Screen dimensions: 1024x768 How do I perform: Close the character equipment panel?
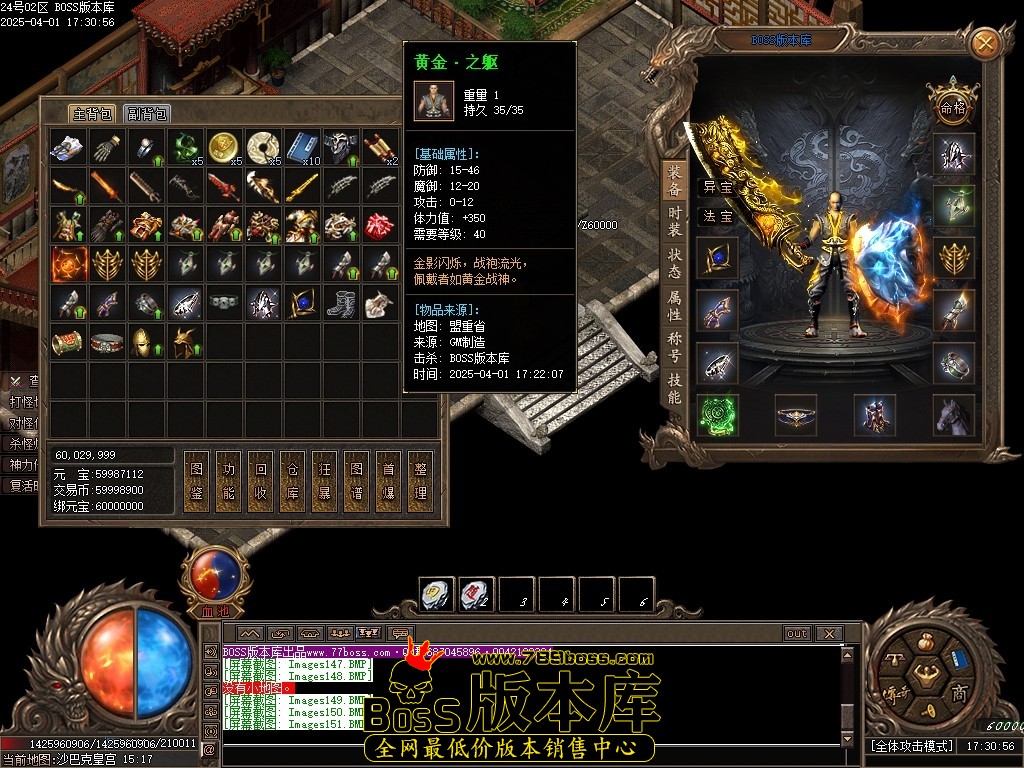click(x=985, y=43)
